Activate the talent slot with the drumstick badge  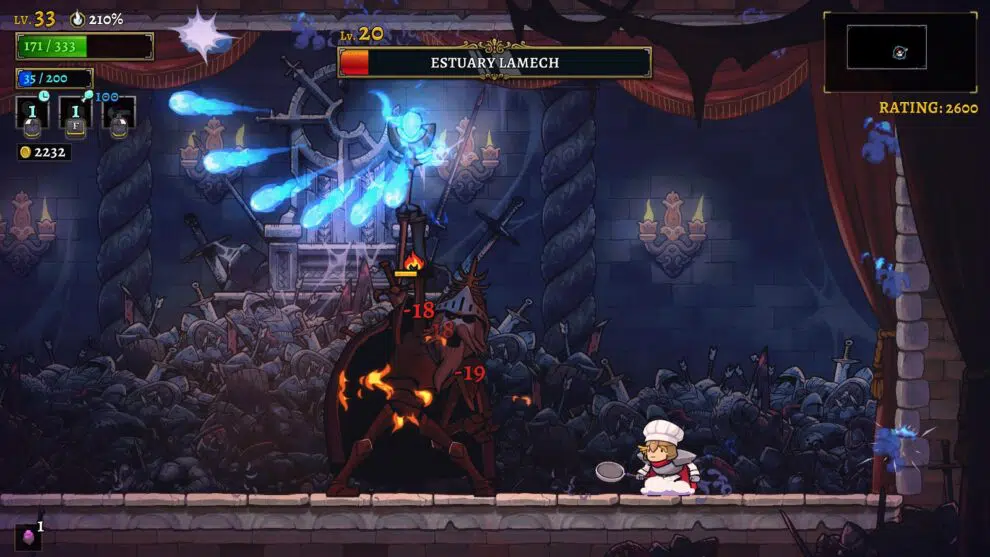point(75,112)
